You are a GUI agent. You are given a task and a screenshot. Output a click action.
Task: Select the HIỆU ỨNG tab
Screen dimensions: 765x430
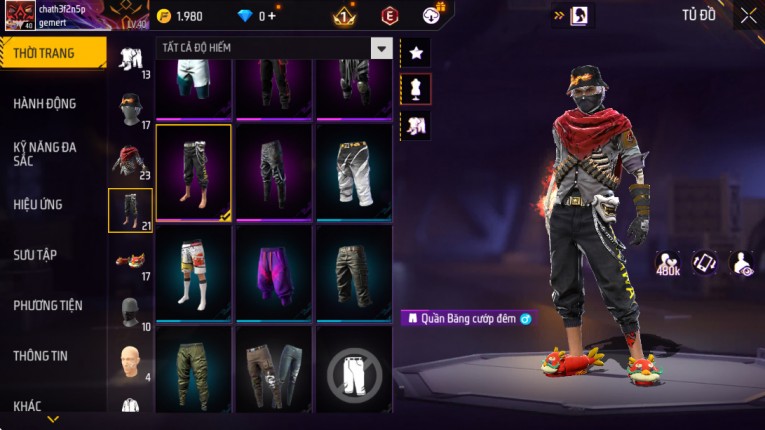tap(38, 205)
